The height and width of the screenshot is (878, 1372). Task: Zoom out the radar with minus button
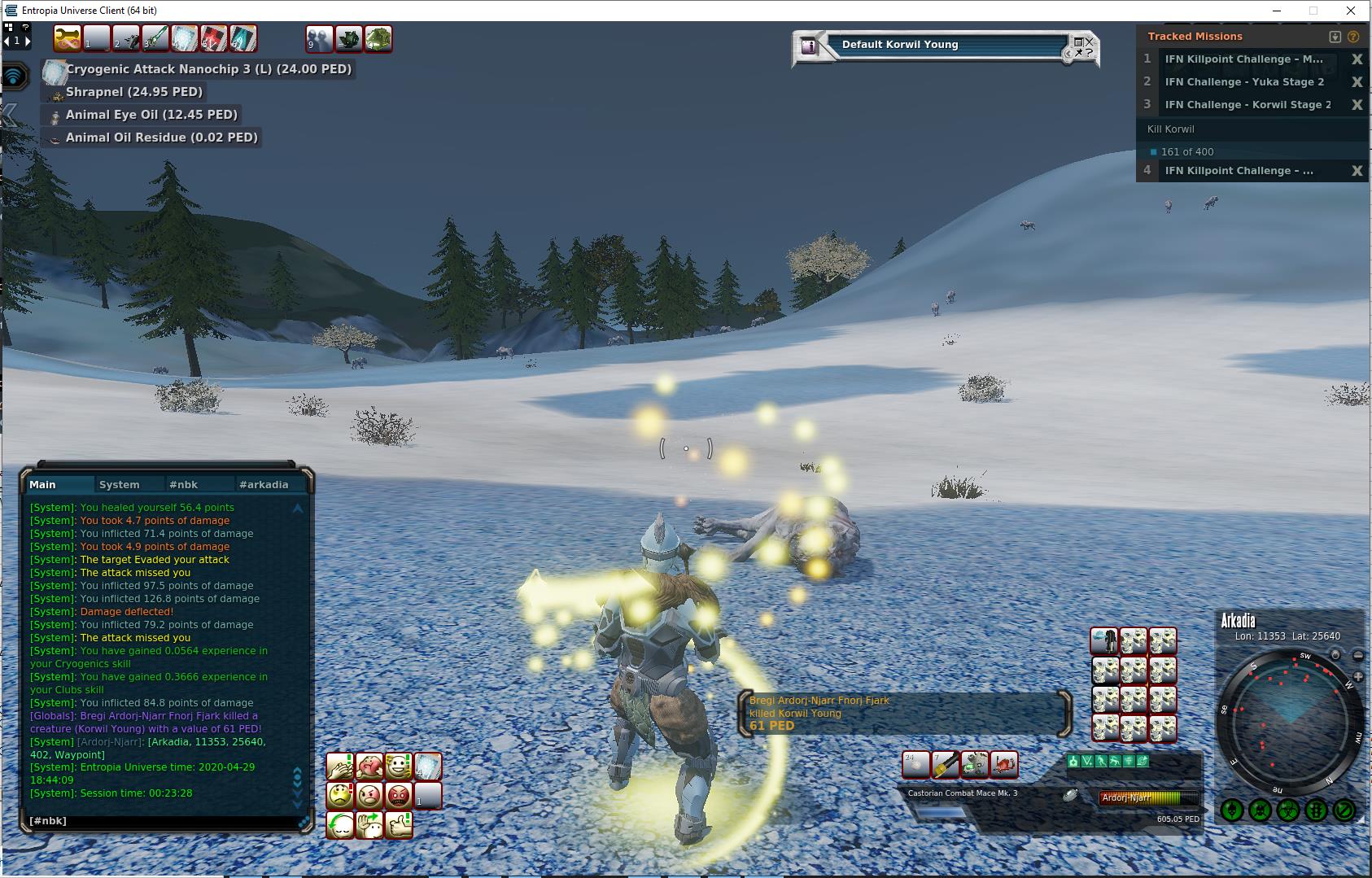(1358, 655)
